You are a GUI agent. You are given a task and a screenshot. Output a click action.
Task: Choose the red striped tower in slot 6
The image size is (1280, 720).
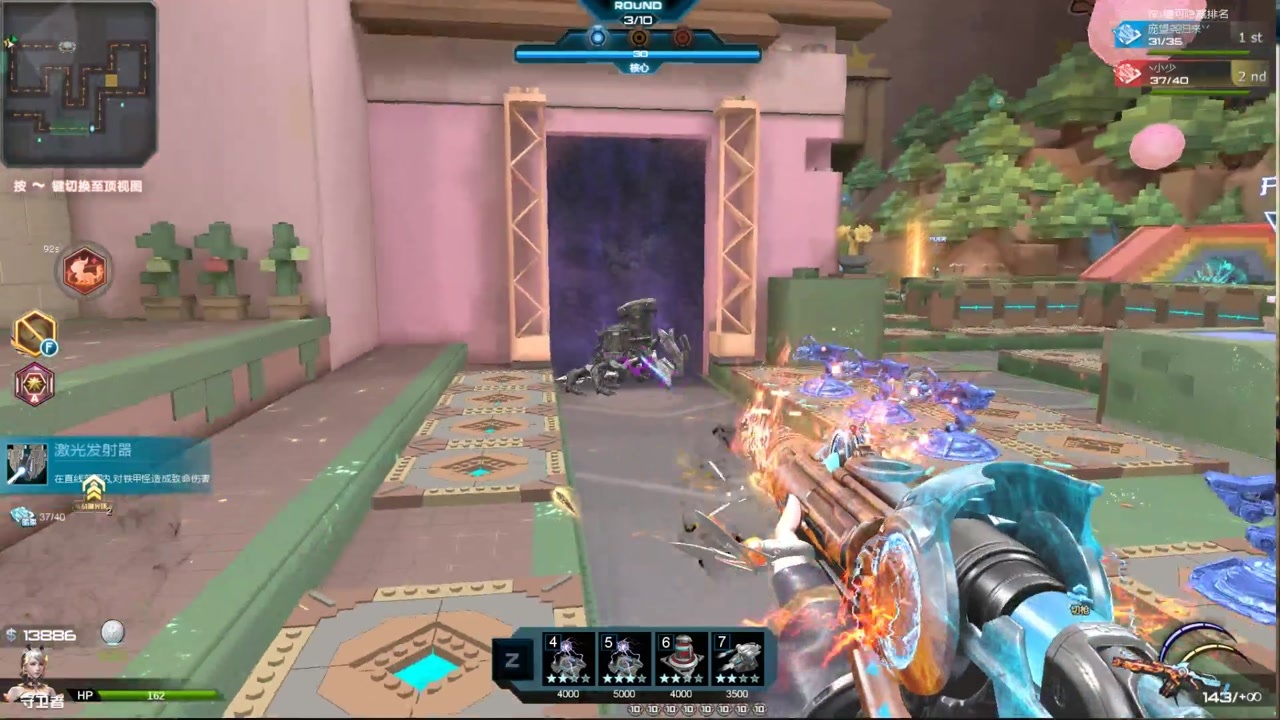[680, 660]
